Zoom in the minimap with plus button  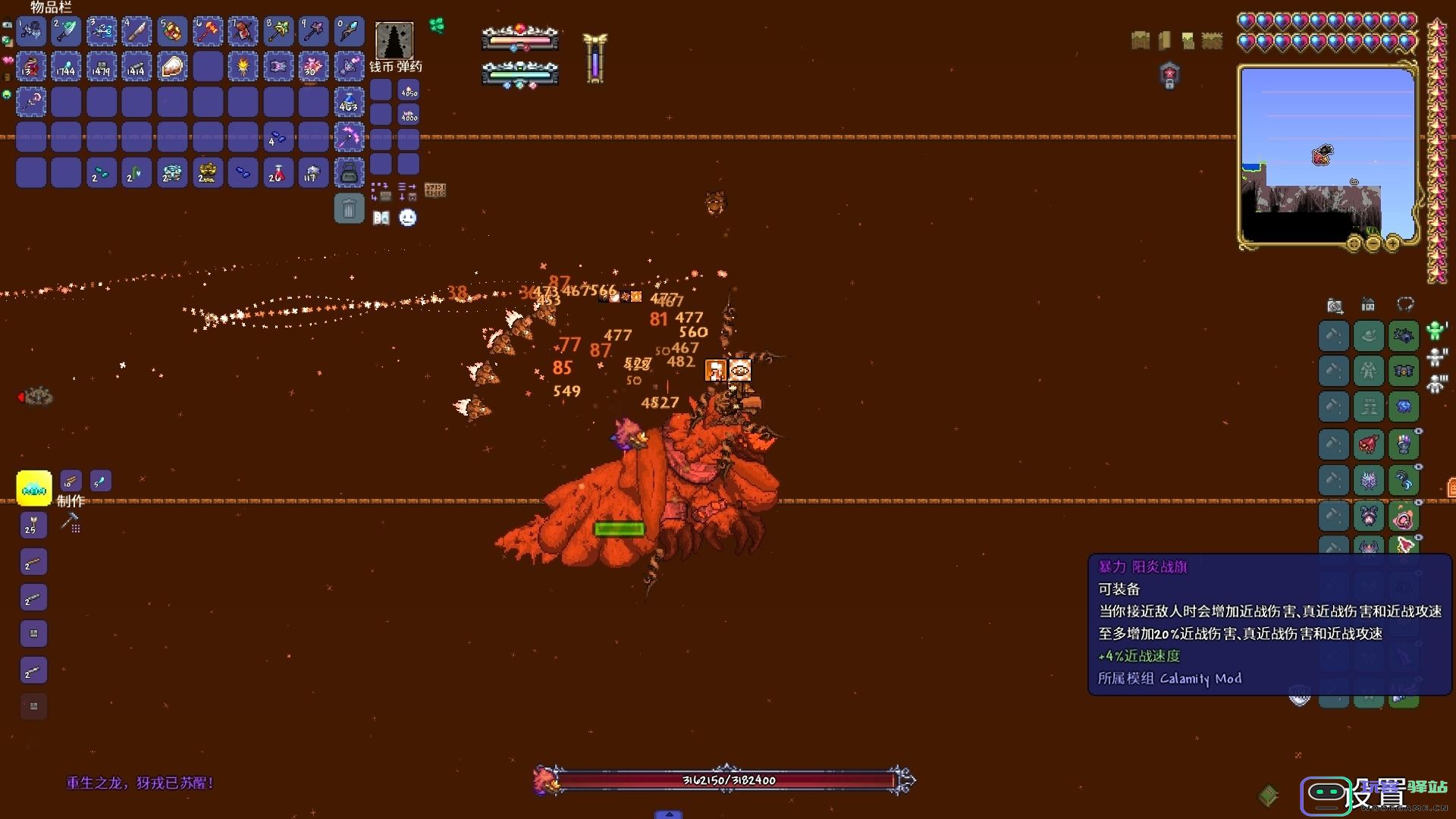tap(1392, 243)
